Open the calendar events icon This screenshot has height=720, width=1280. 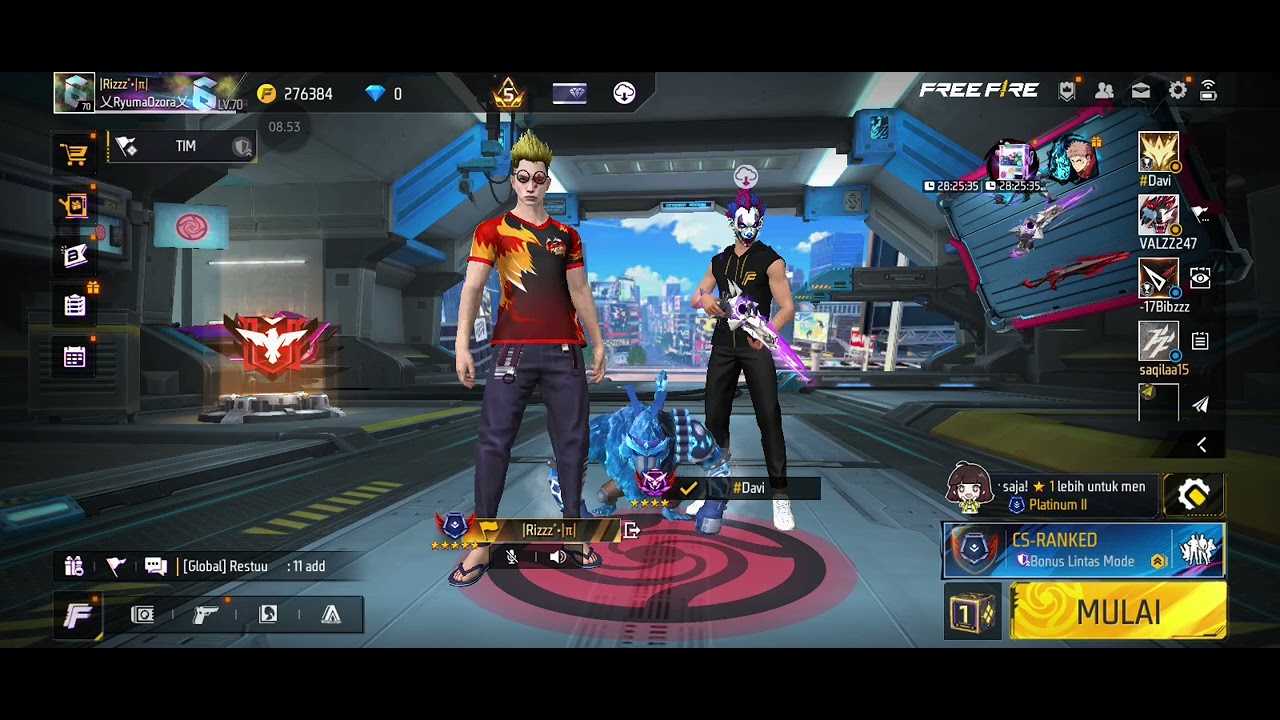pos(75,357)
